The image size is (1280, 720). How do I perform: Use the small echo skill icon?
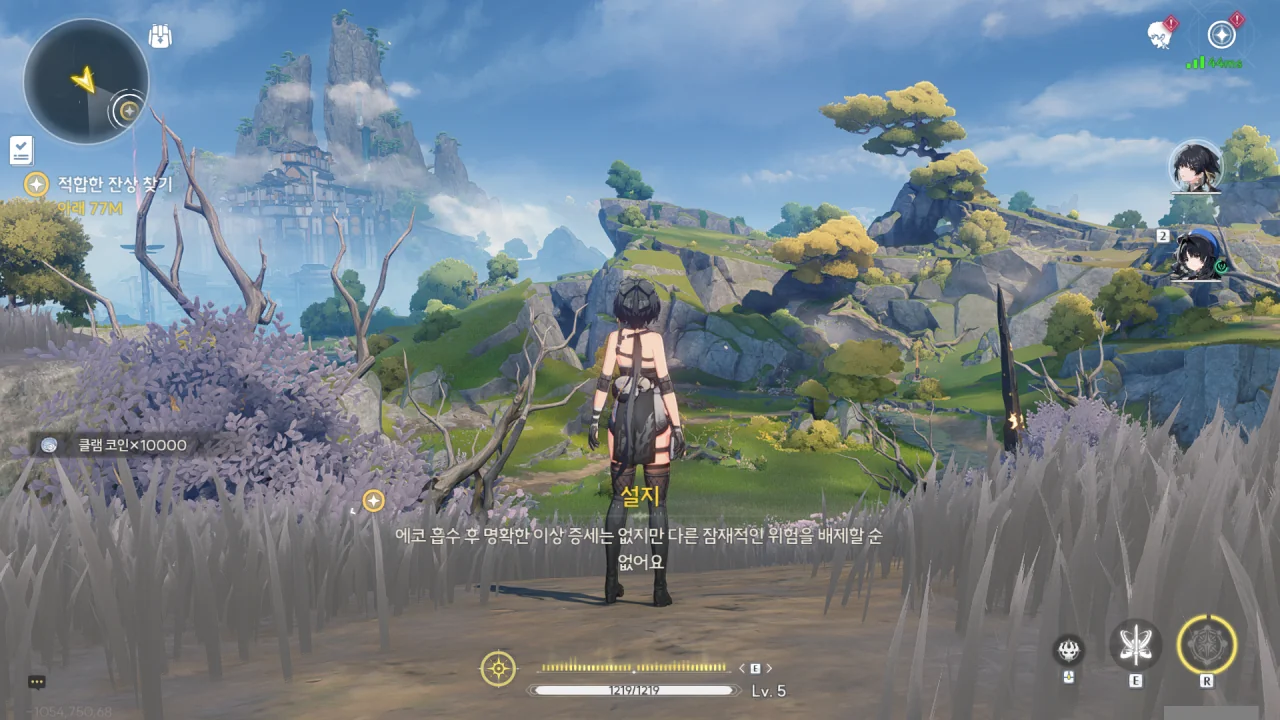pyautogui.click(x=1068, y=651)
